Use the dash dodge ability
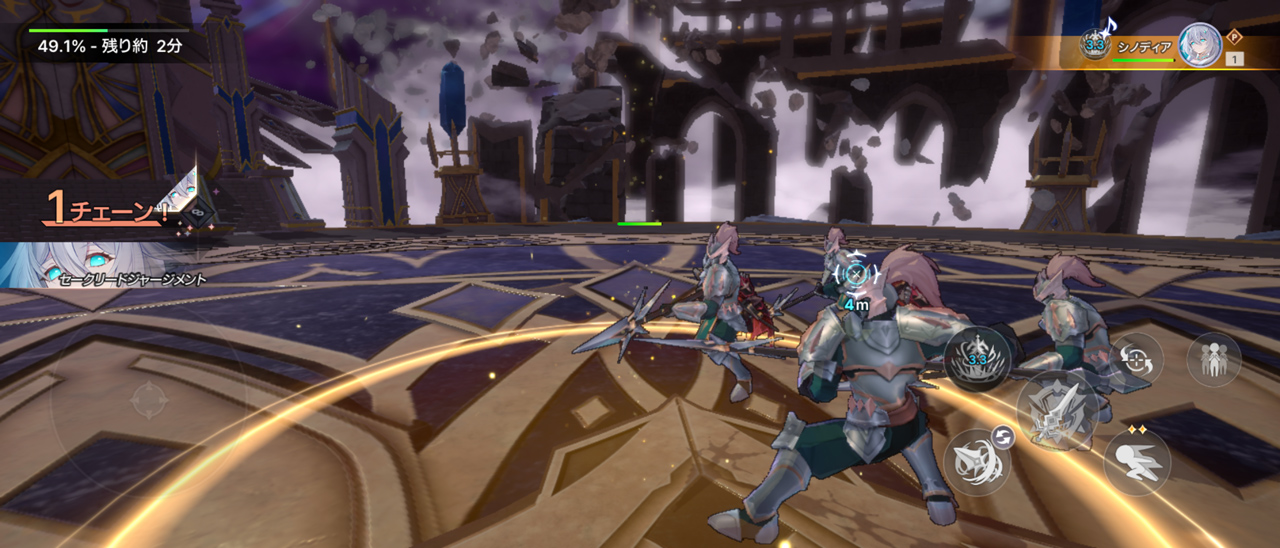 click(x=1137, y=463)
